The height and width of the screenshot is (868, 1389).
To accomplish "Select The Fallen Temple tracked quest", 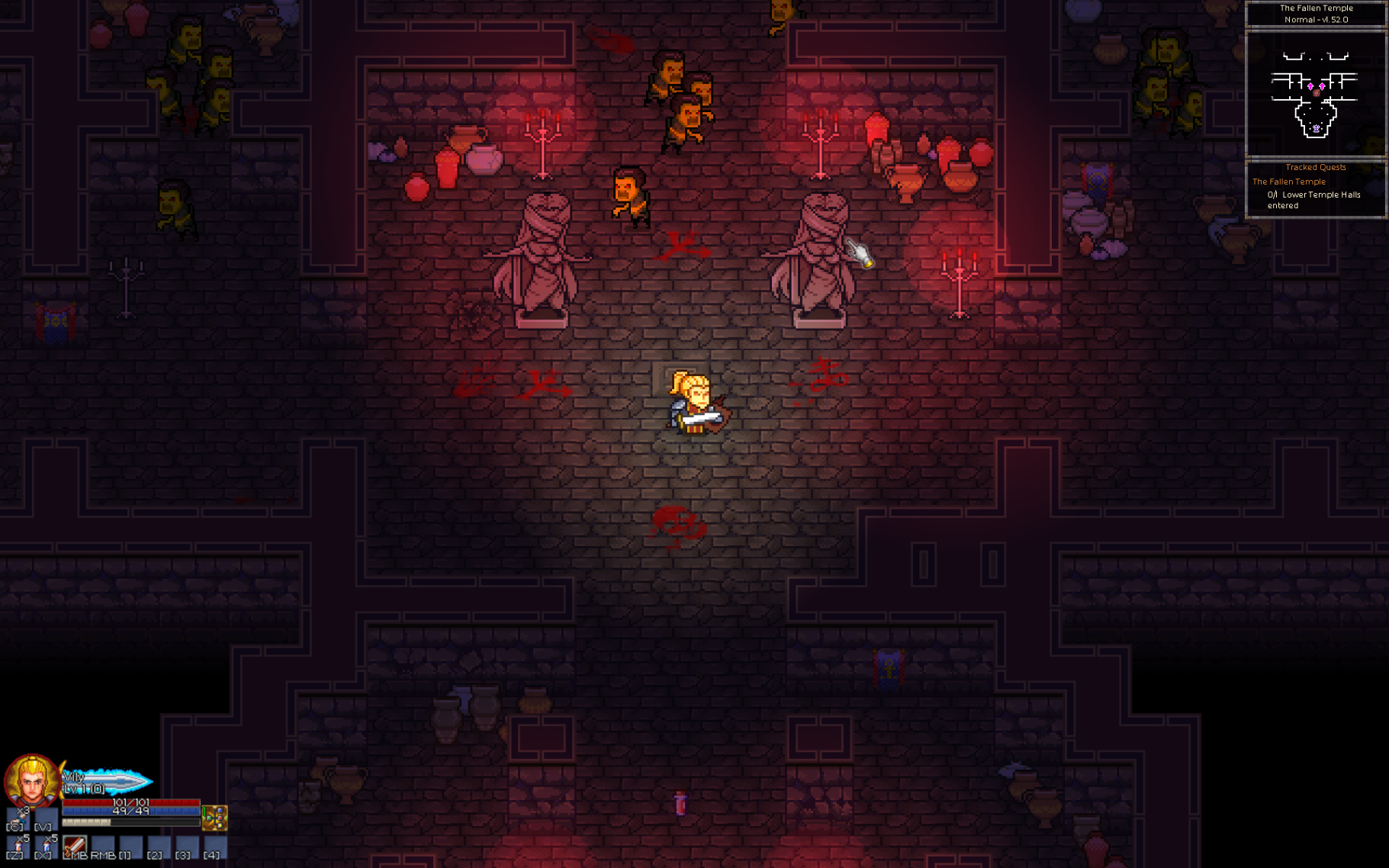I will tap(1288, 182).
